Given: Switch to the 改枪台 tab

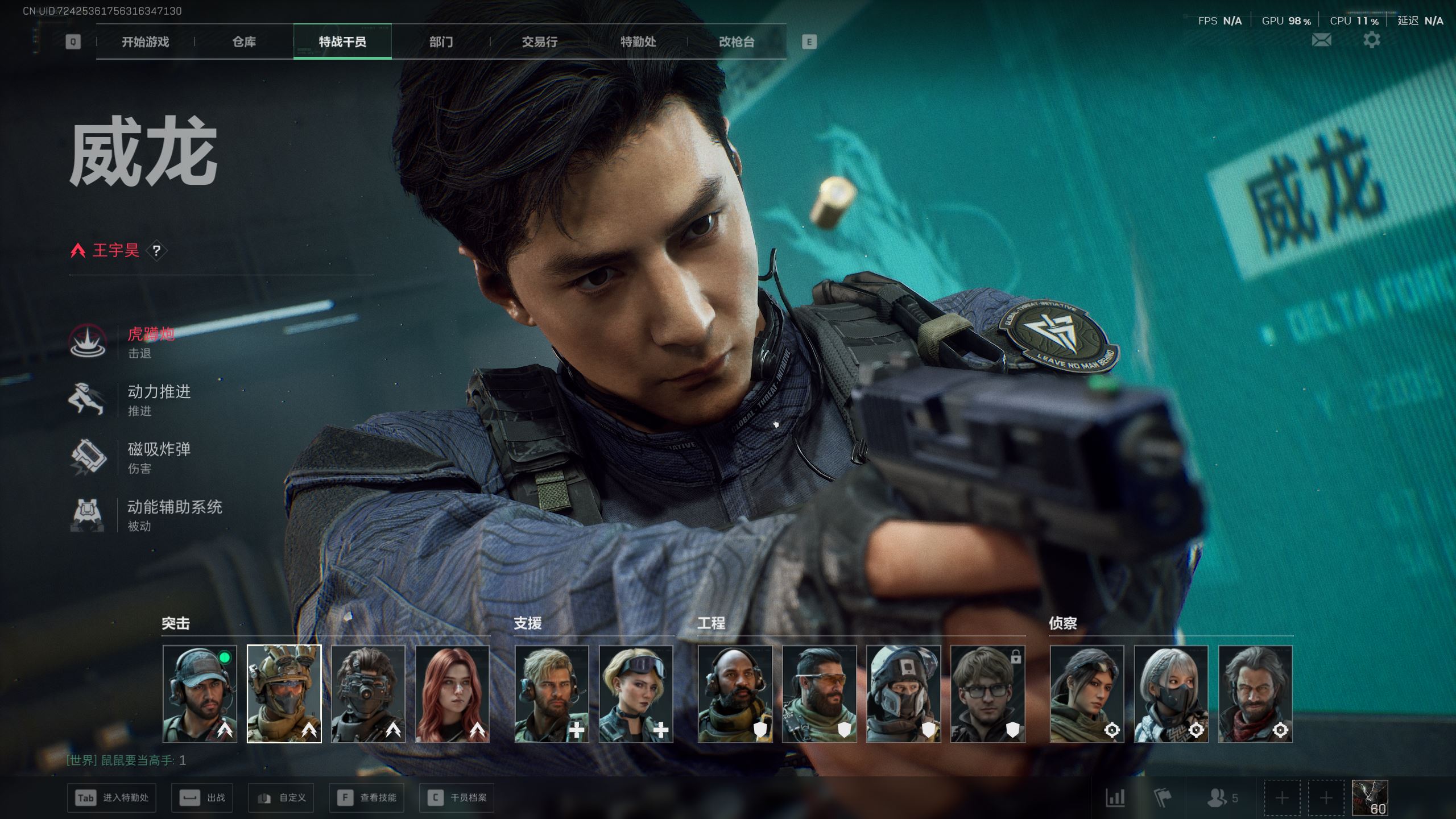Looking at the screenshot, I should [737, 42].
